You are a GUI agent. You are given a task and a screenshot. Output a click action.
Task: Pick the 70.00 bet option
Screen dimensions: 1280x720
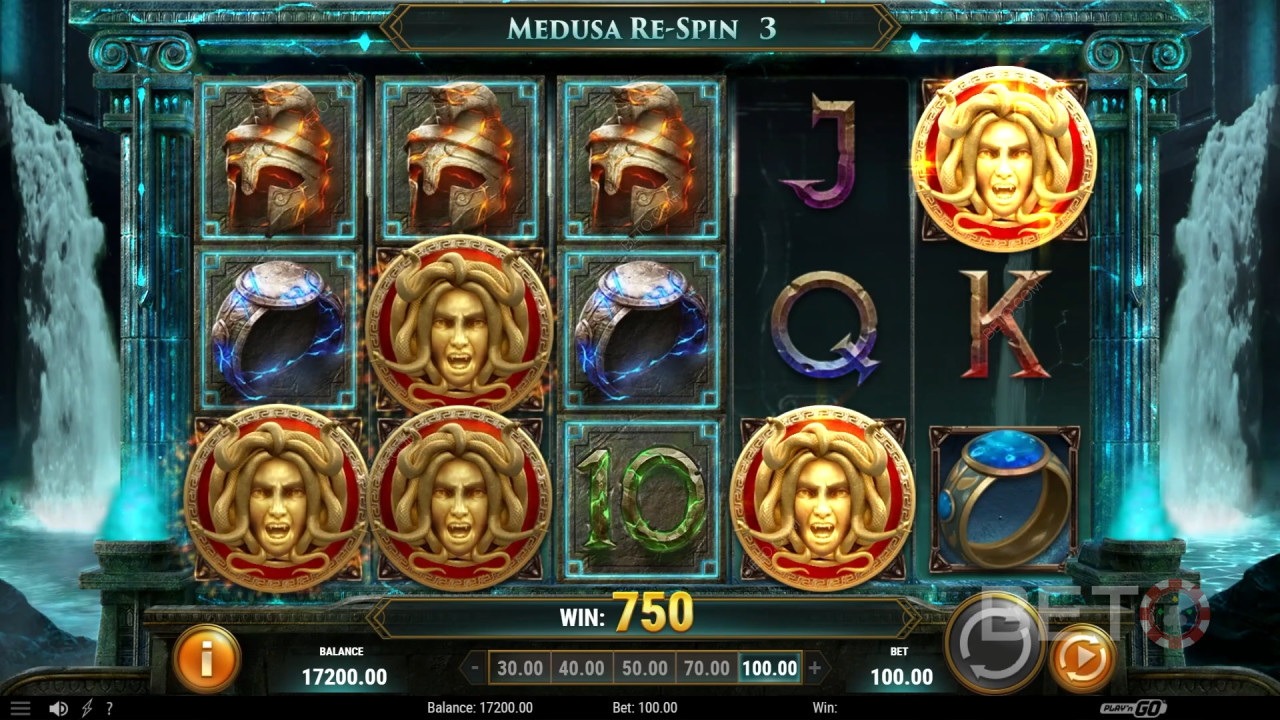(705, 668)
